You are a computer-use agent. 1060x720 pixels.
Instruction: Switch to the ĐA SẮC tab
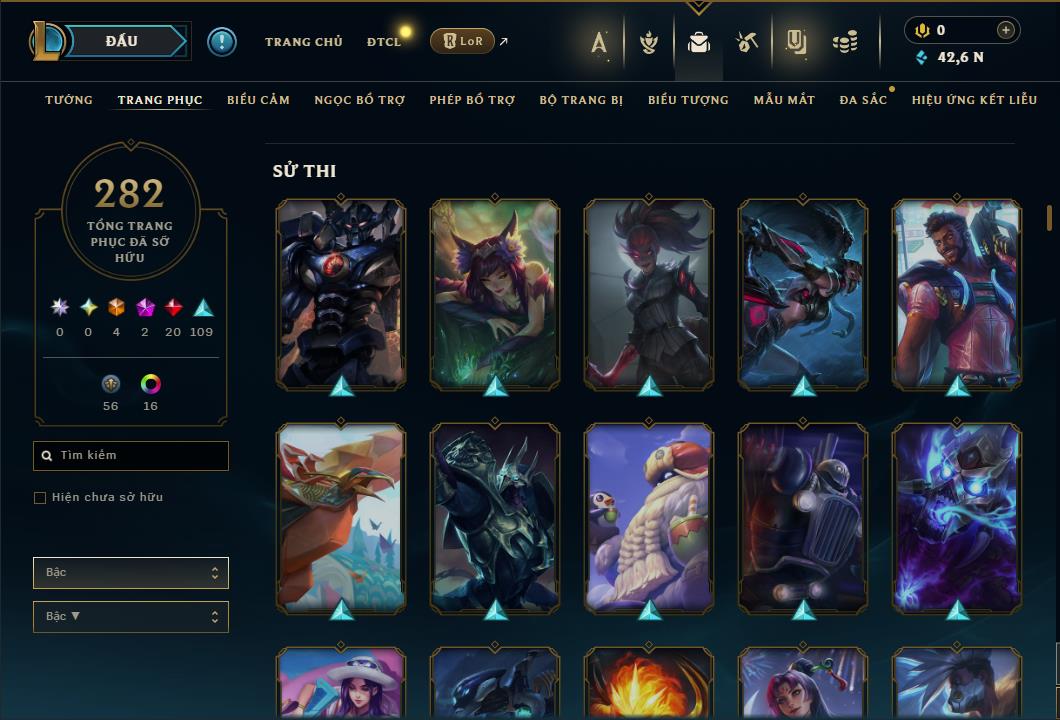point(863,100)
